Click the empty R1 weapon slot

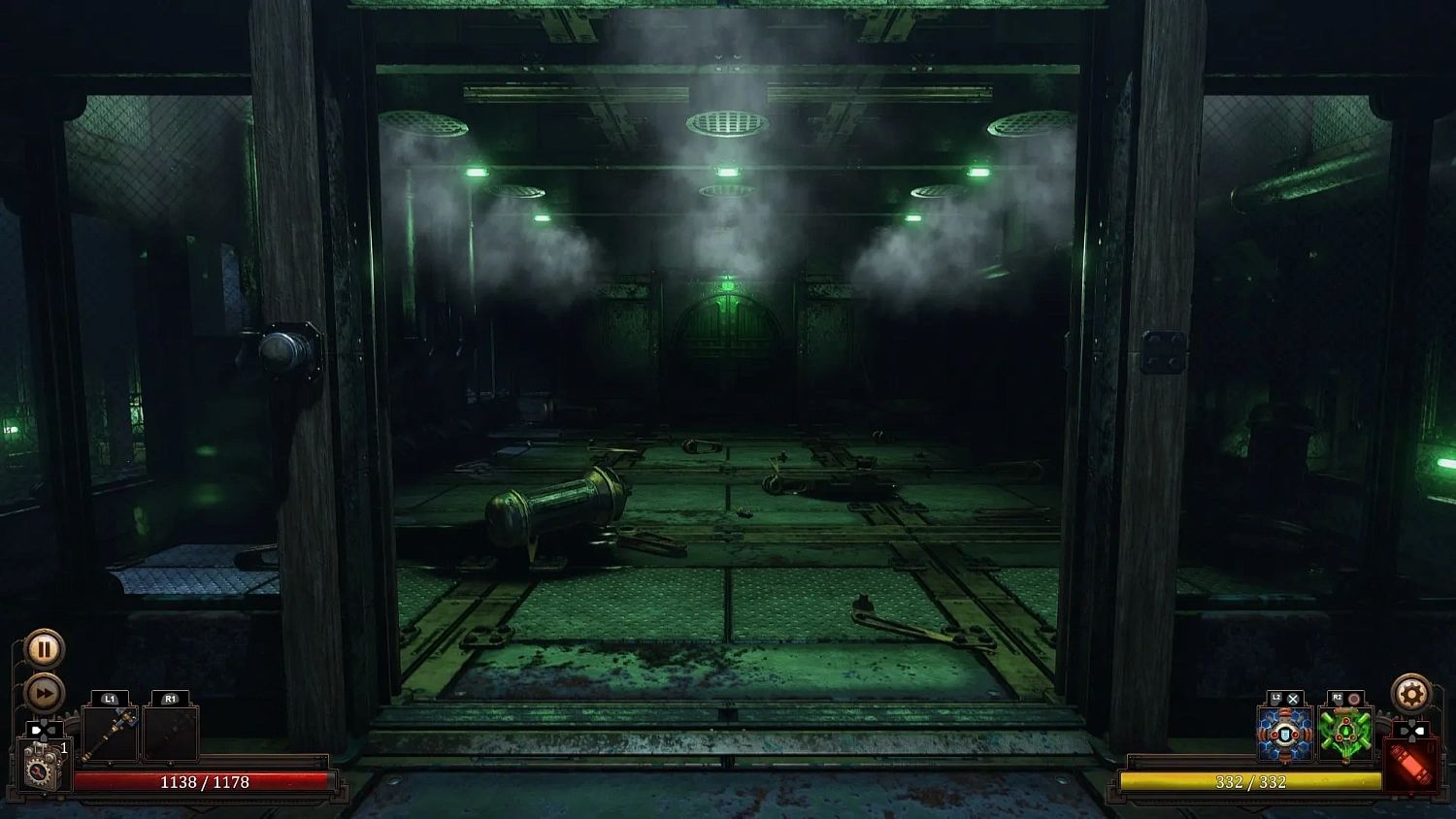point(171,735)
